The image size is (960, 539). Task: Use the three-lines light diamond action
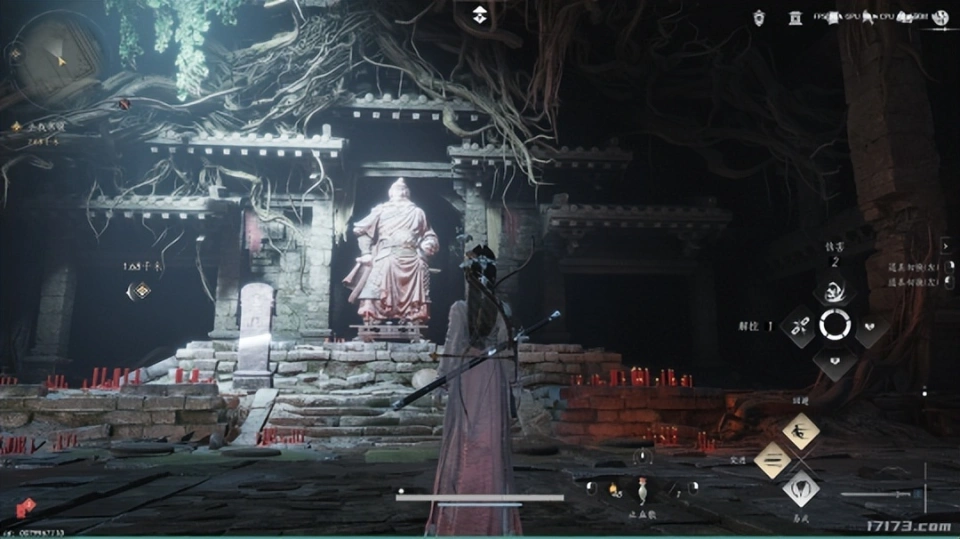(771, 460)
